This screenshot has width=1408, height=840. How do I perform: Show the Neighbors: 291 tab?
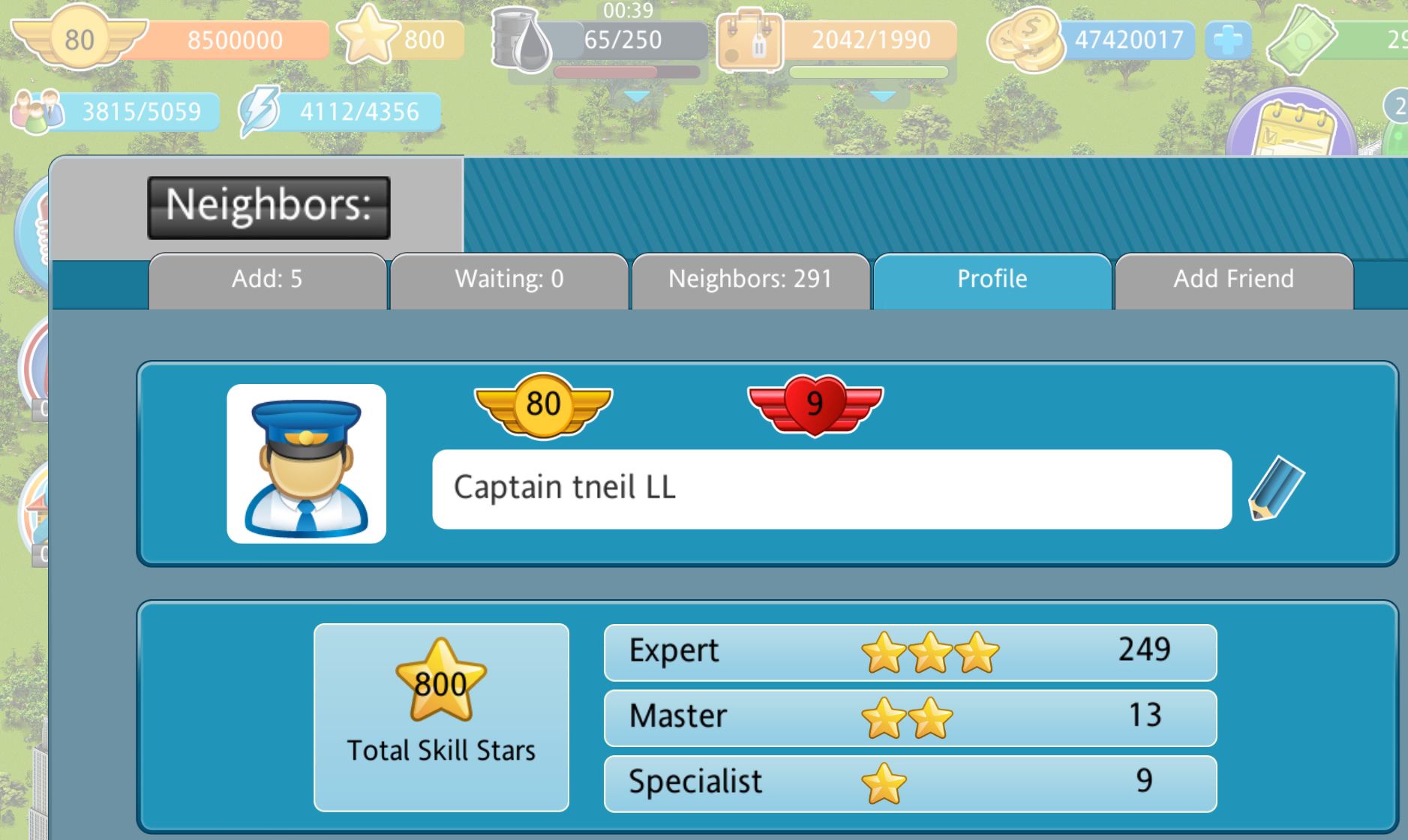[x=750, y=280]
